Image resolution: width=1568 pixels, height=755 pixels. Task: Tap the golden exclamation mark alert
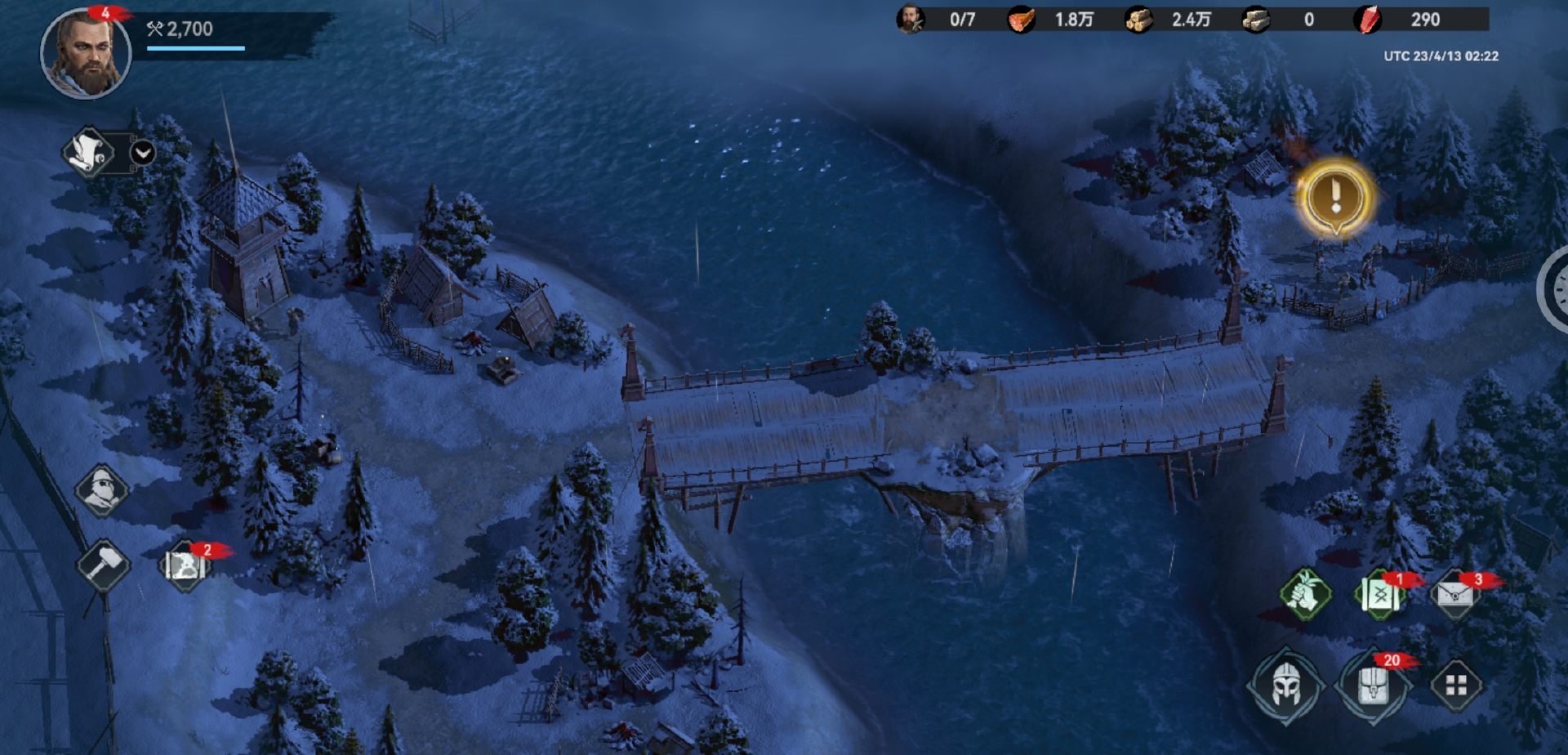(1335, 197)
